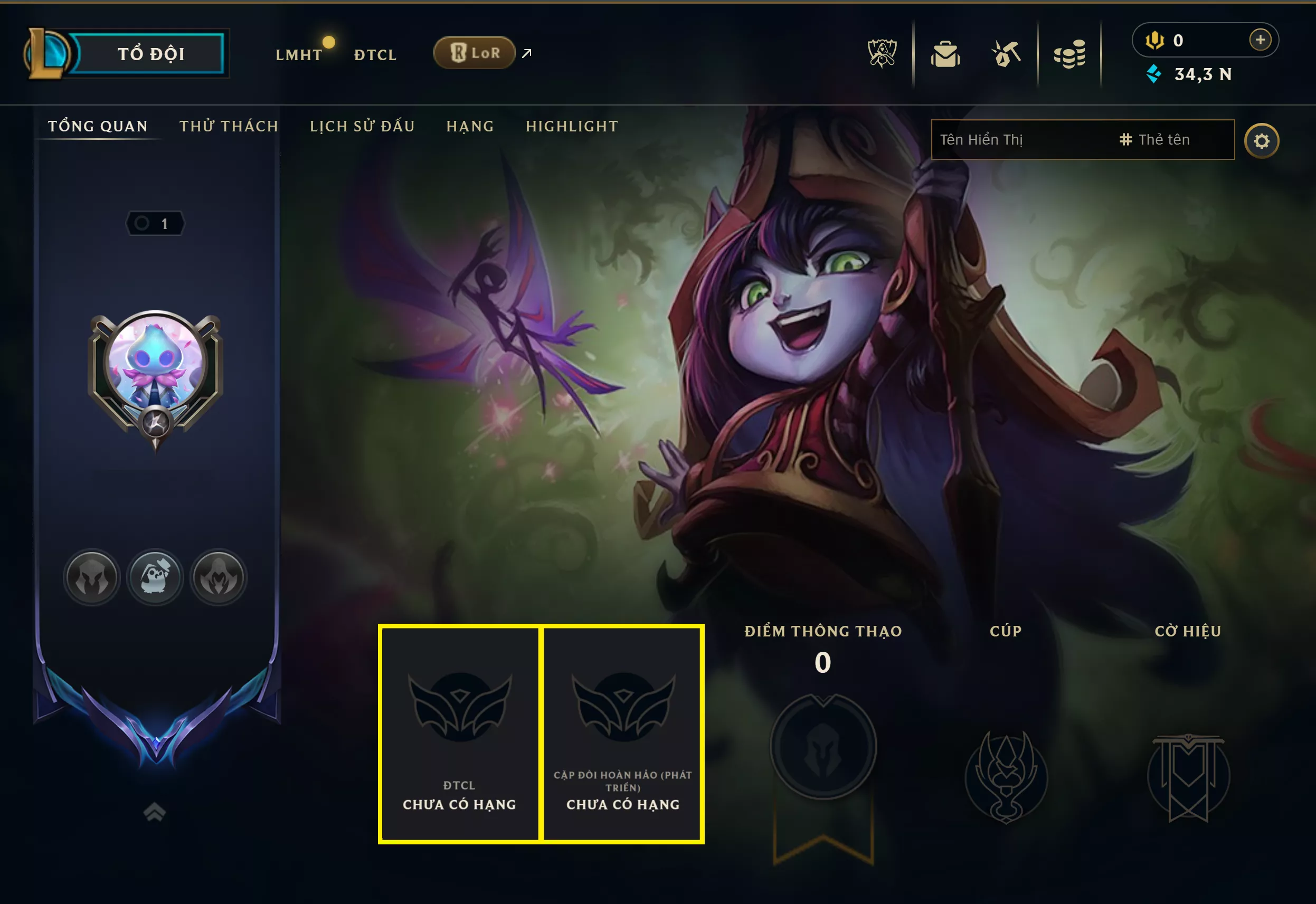
Task: Select the penguin companion circle icon
Action: pyautogui.click(x=155, y=577)
